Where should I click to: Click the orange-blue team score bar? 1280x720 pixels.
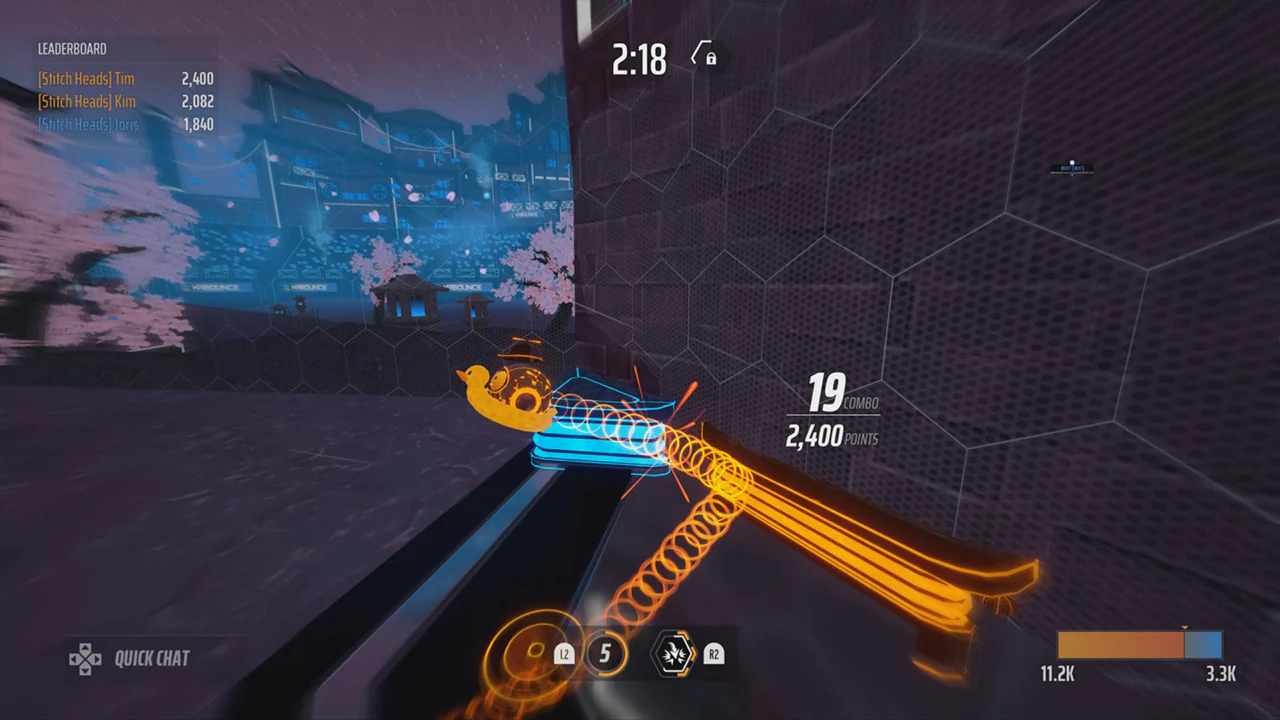pyautogui.click(x=1140, y=645)
